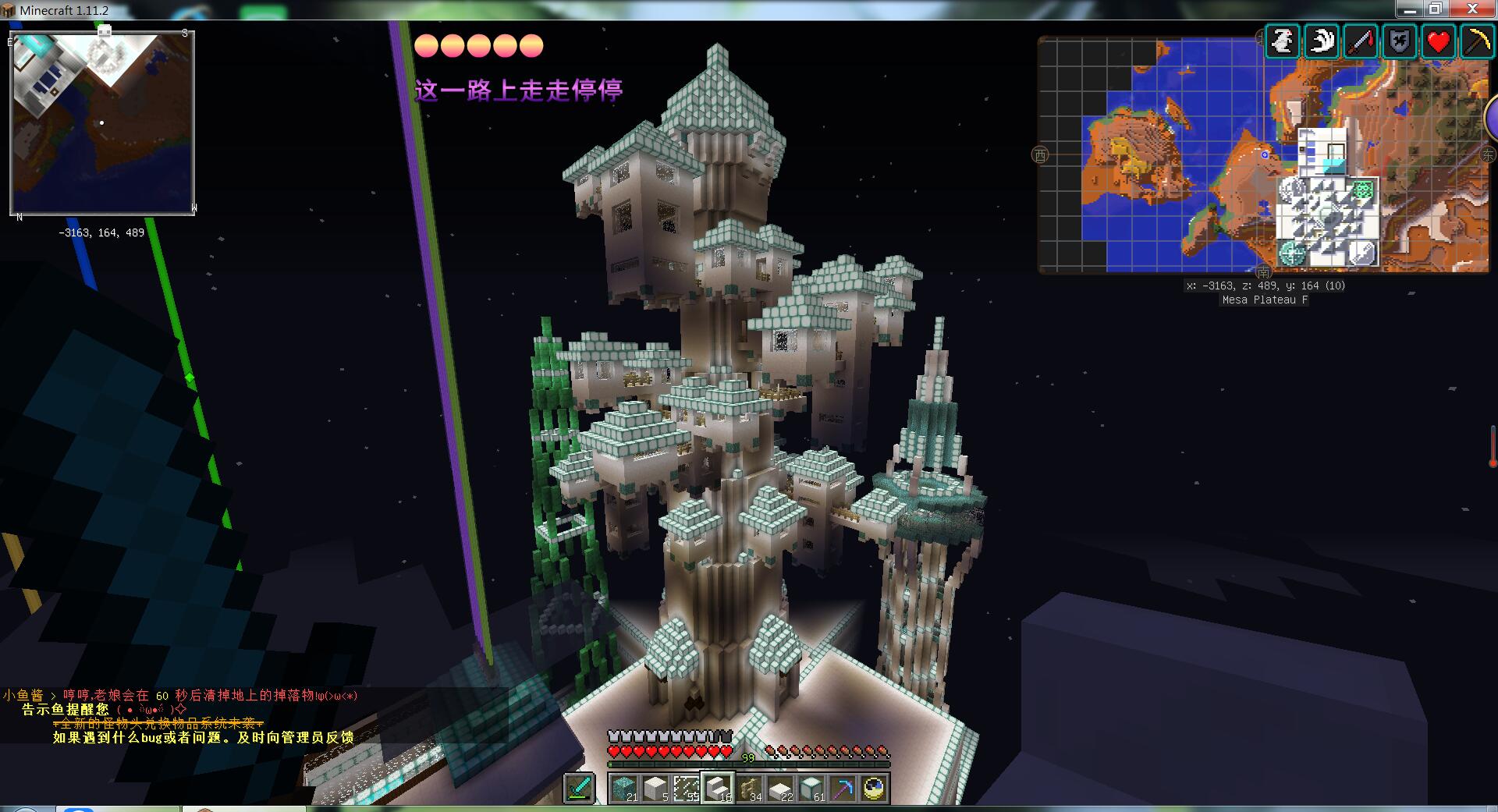Click the gray shield resistance icon
Image resolution: width=1498 pixels, height=812 pixels.
(1400, 41)
